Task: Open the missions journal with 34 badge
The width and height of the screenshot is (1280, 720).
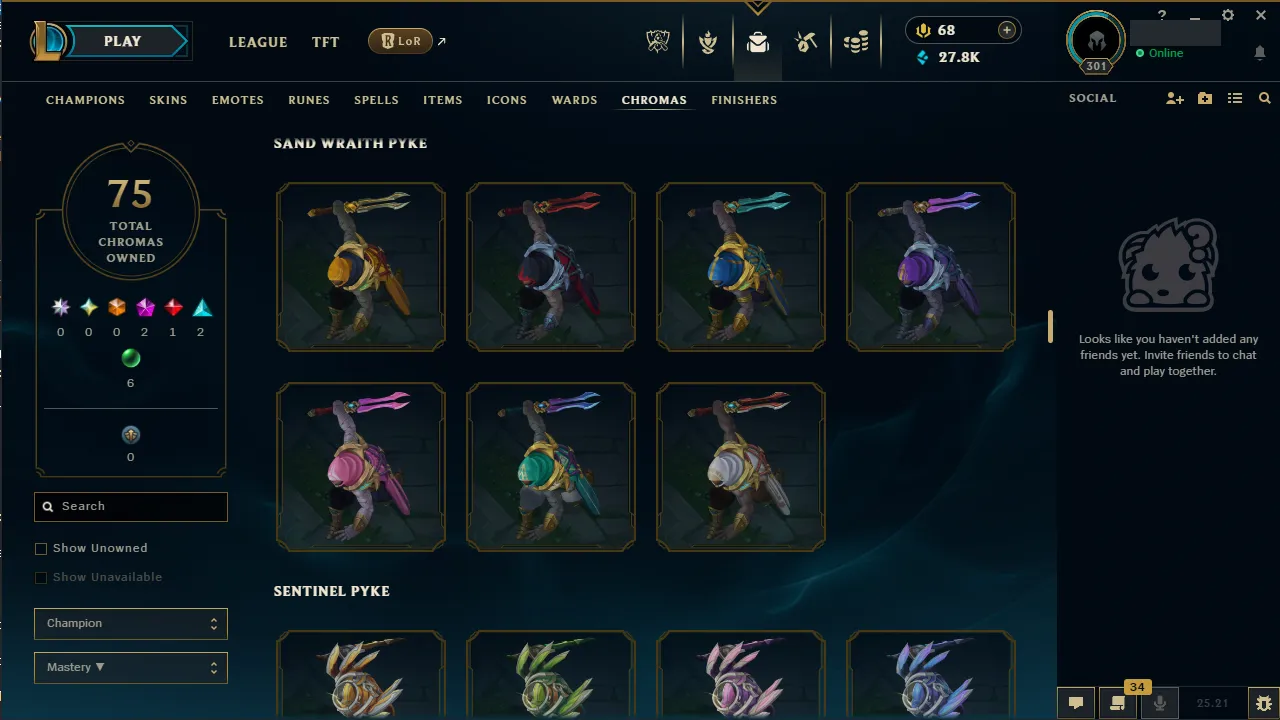Action: (x=1115, y=703)
